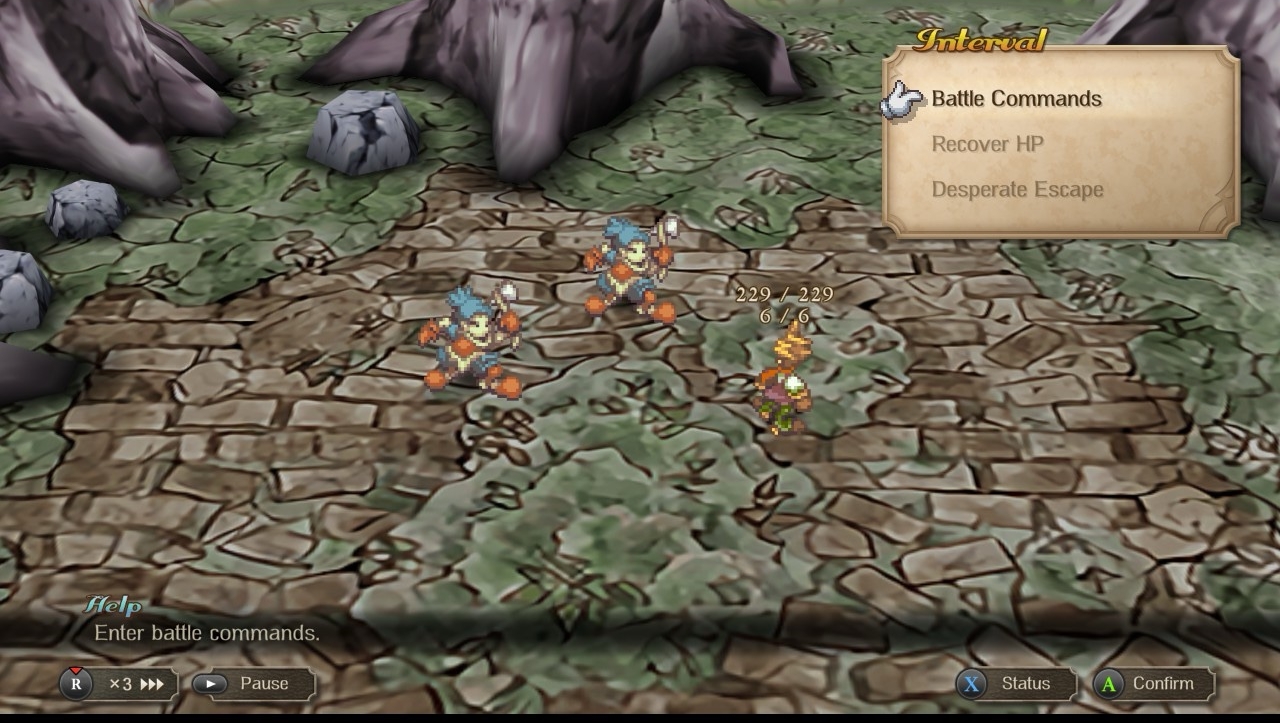The height and width of the screenshot is (723, 1280).
Task: Confirm the current selection
Action: click(1153, 684)
